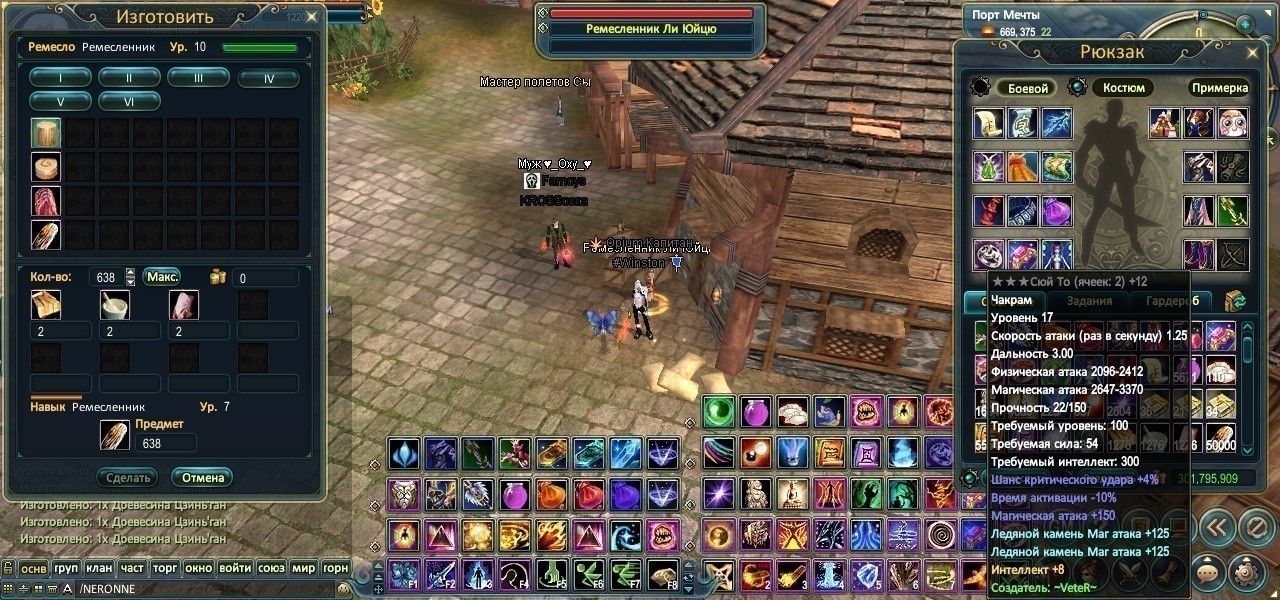Show the Костюм costume set
1280x600 pixels.
(x=1124, y=88)
